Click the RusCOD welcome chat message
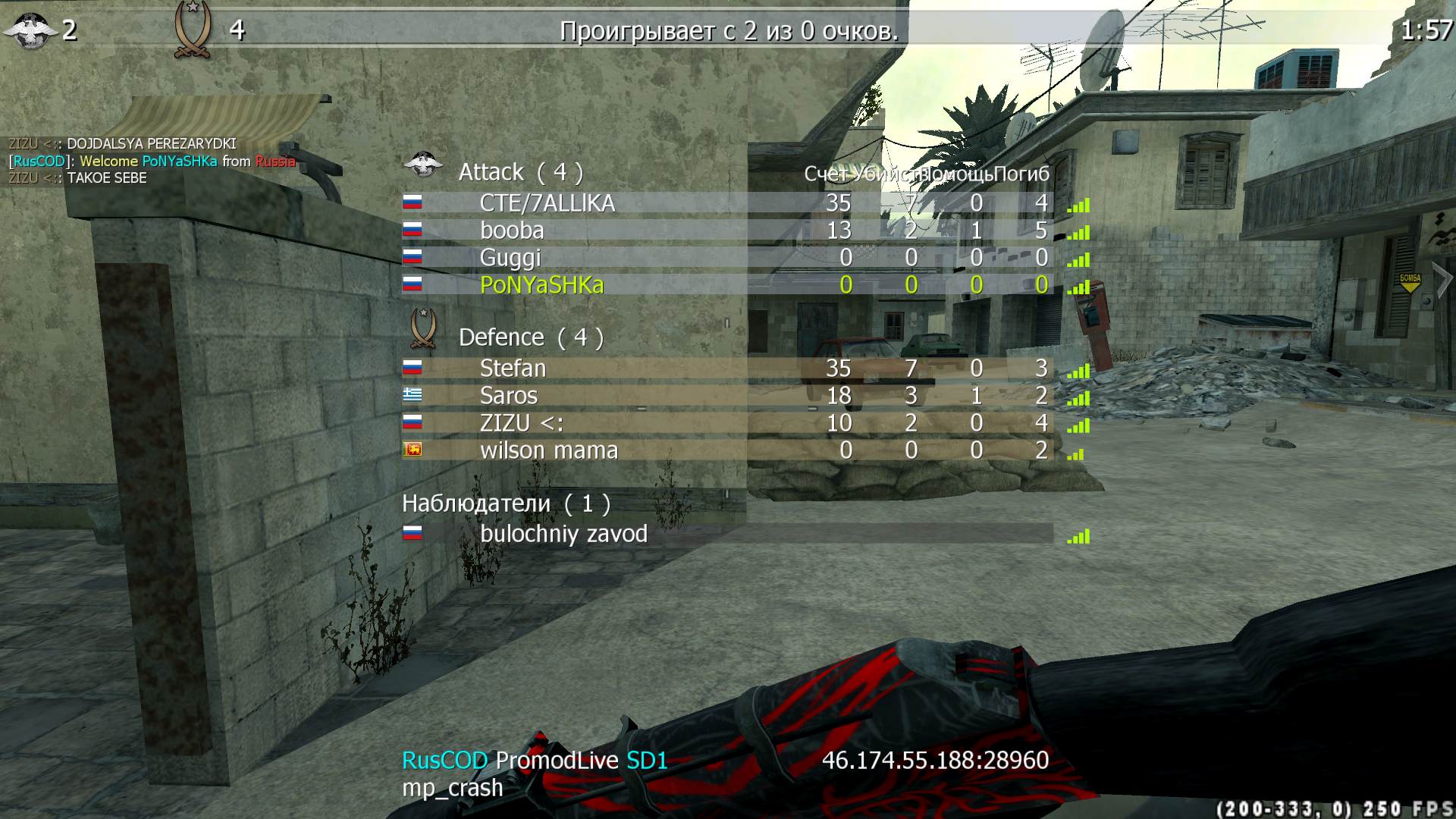Image resolution: width=1456 pixels, height=819 pixels. point(152,161)
